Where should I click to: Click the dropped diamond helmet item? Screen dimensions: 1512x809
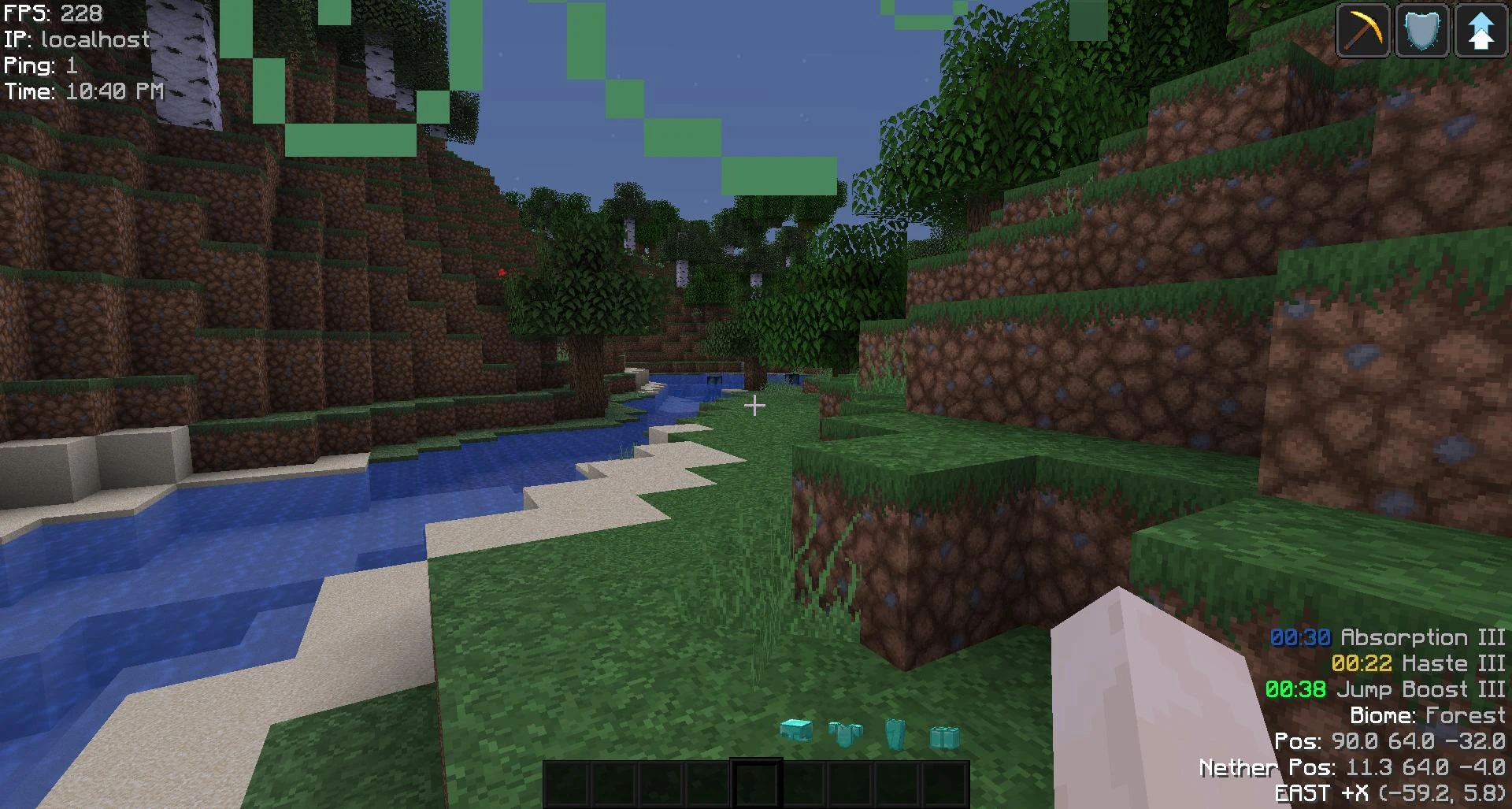795,731
